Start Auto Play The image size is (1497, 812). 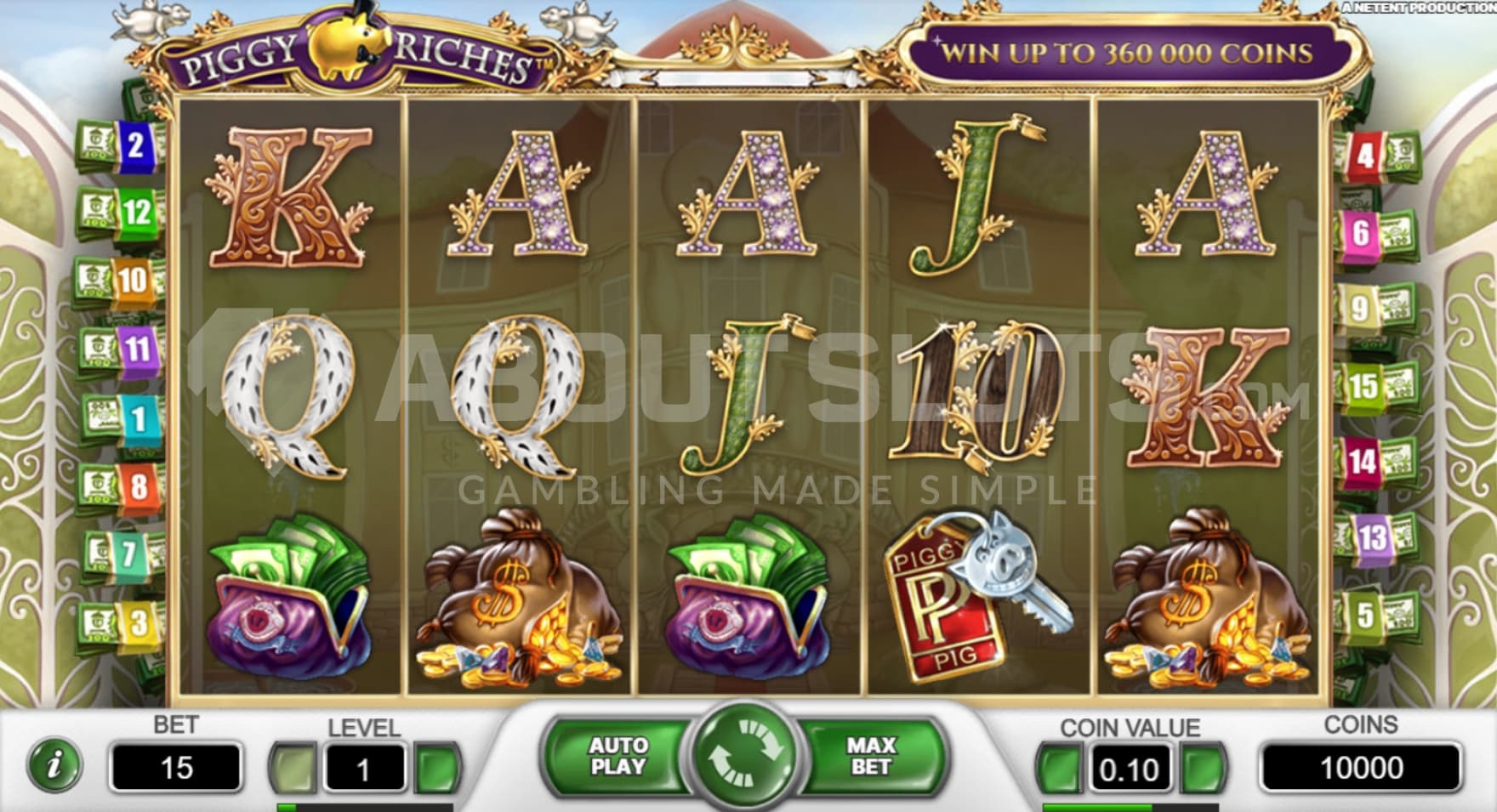click(x=618, y=755)
